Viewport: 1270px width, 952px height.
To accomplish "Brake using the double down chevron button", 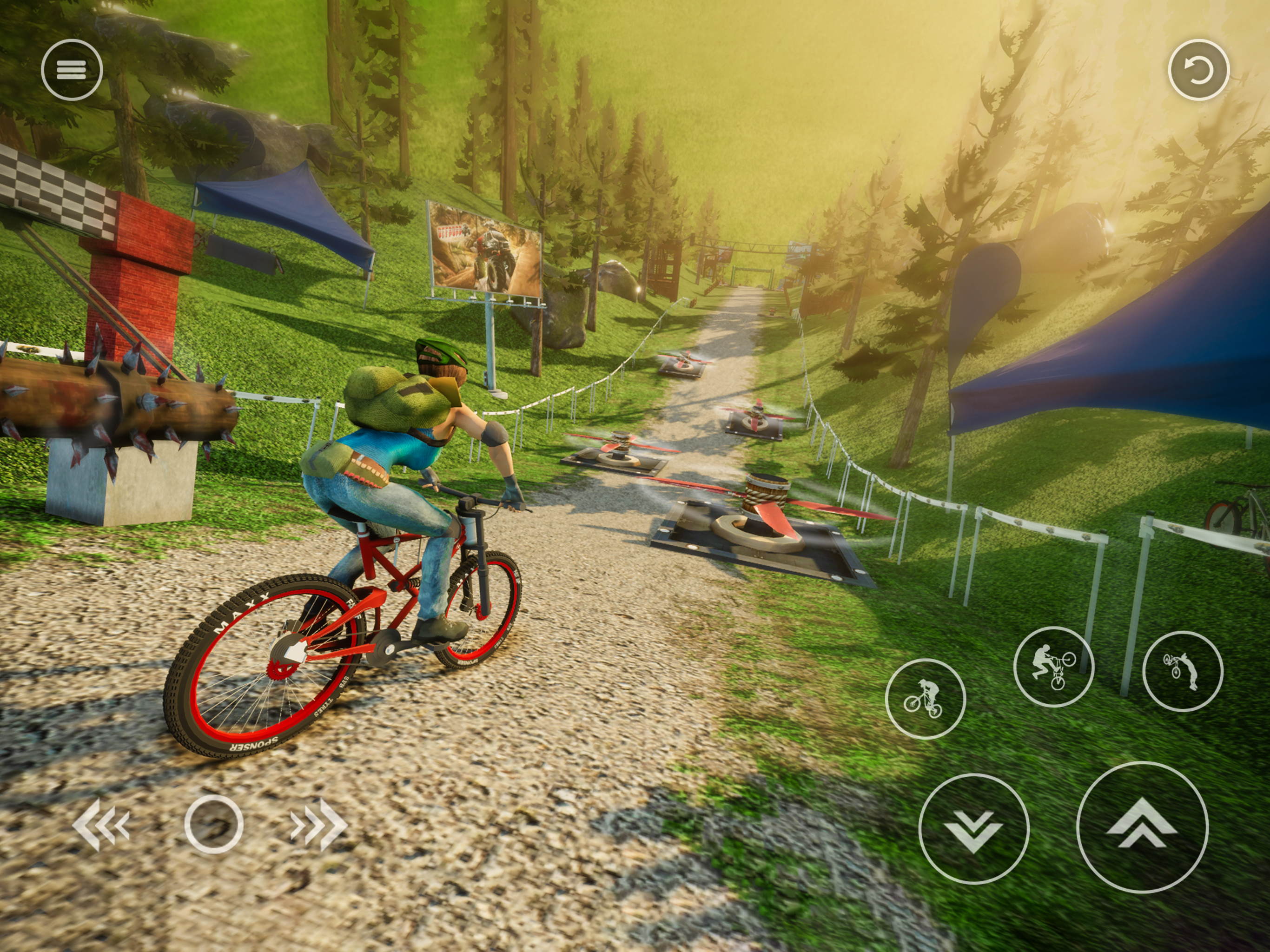I will tap(973, 828).
